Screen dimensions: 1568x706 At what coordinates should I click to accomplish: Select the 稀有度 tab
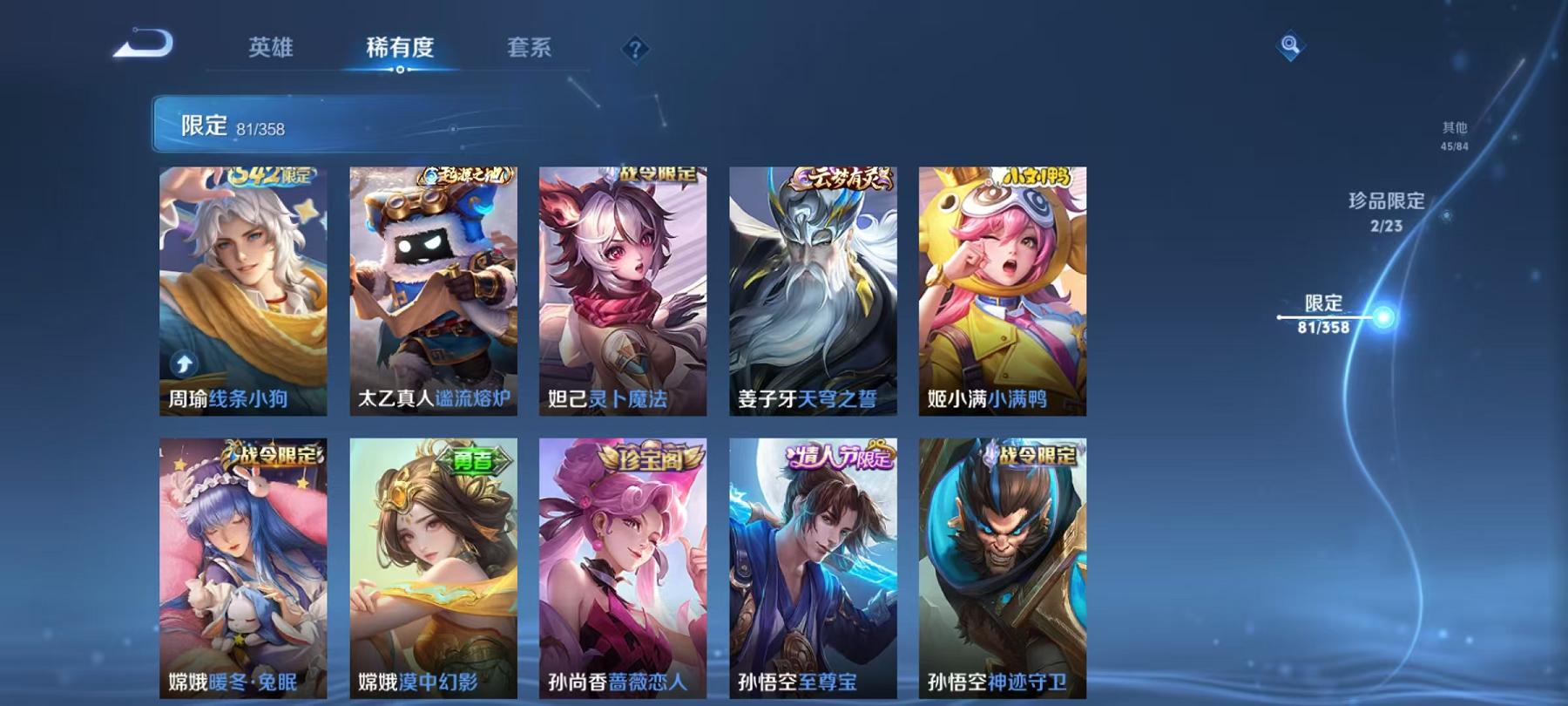400,50
